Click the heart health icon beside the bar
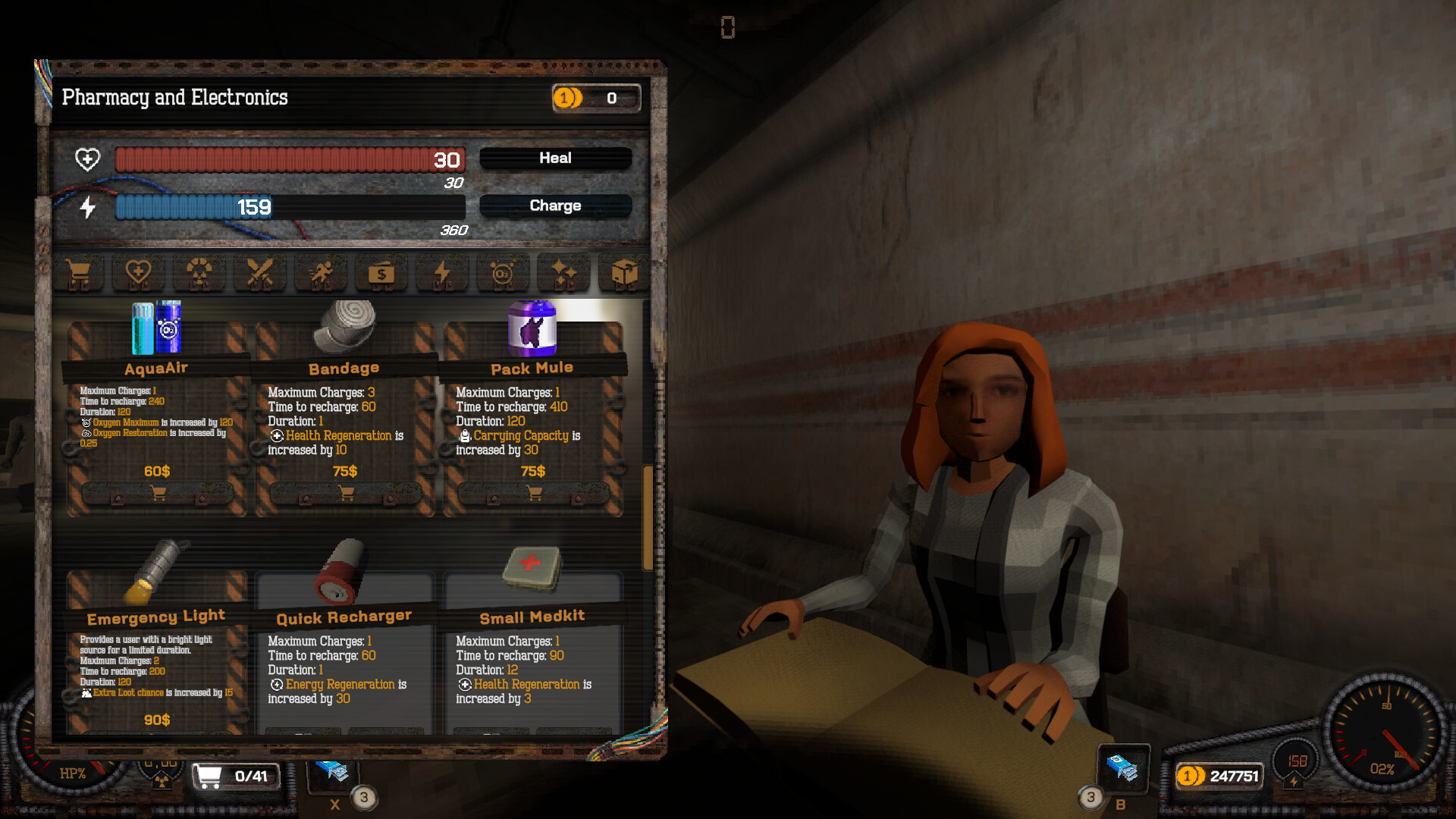Viewport: 1456px width, 819px height. [89, 160]
